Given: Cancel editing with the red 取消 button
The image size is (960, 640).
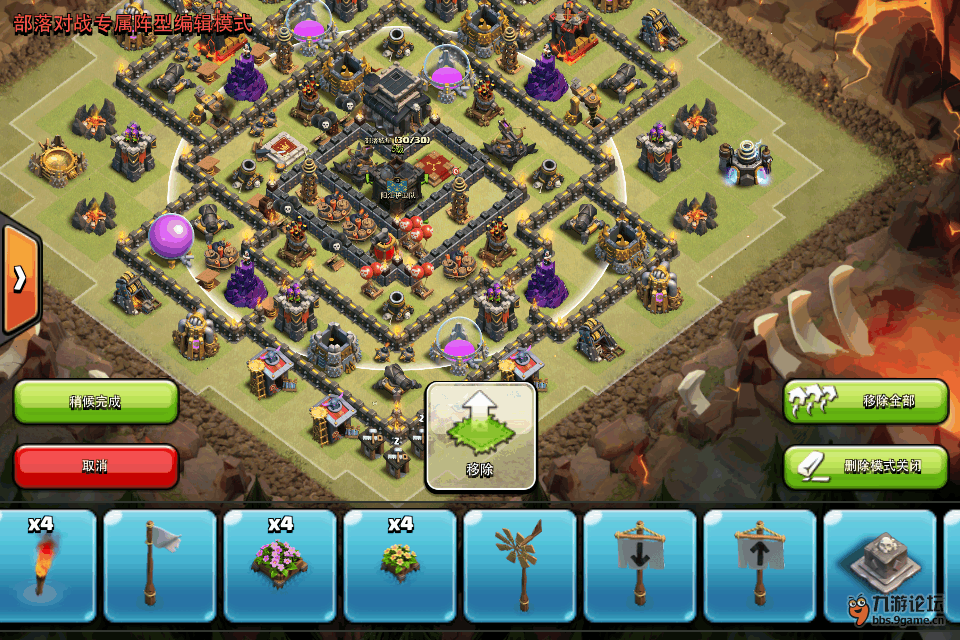Looking at the screenshot, I should [x=96, y=466].
